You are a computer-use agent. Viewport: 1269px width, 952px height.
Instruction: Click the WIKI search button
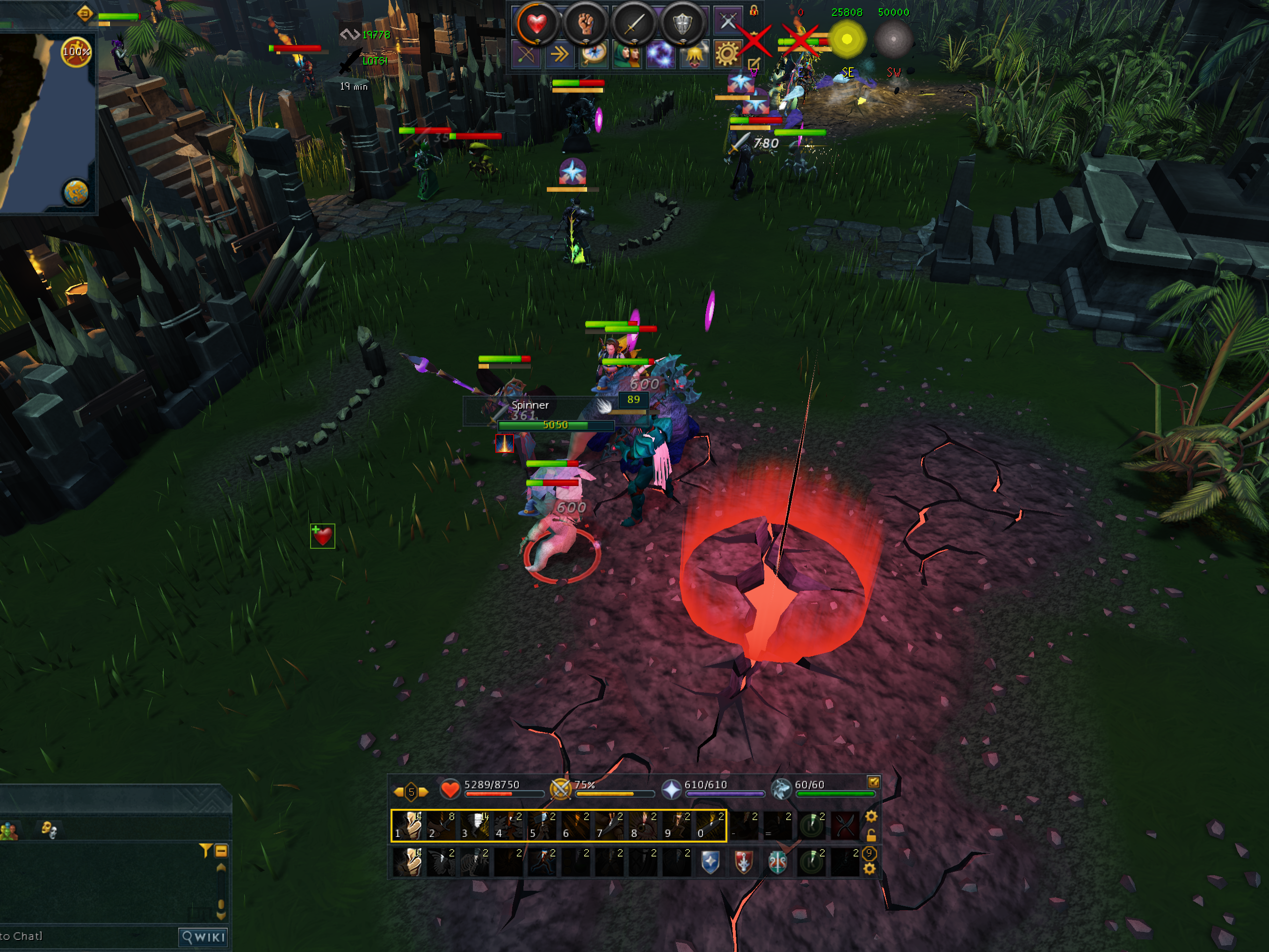[203, 937]
